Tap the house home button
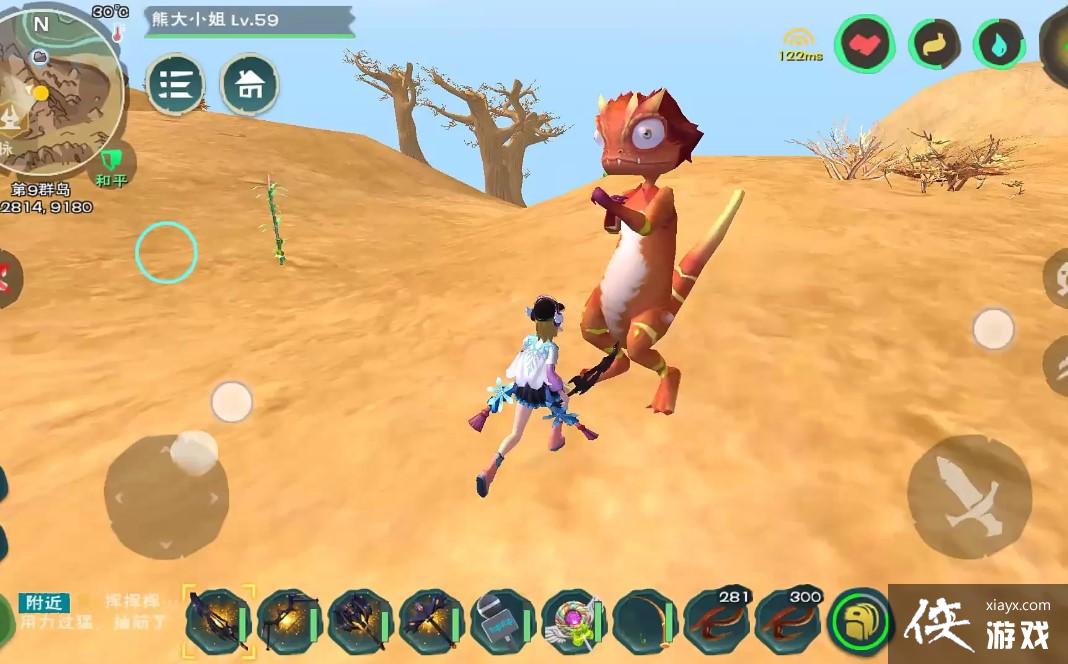This screenshot has height=664, width=1068. click(x=250, y=84)
